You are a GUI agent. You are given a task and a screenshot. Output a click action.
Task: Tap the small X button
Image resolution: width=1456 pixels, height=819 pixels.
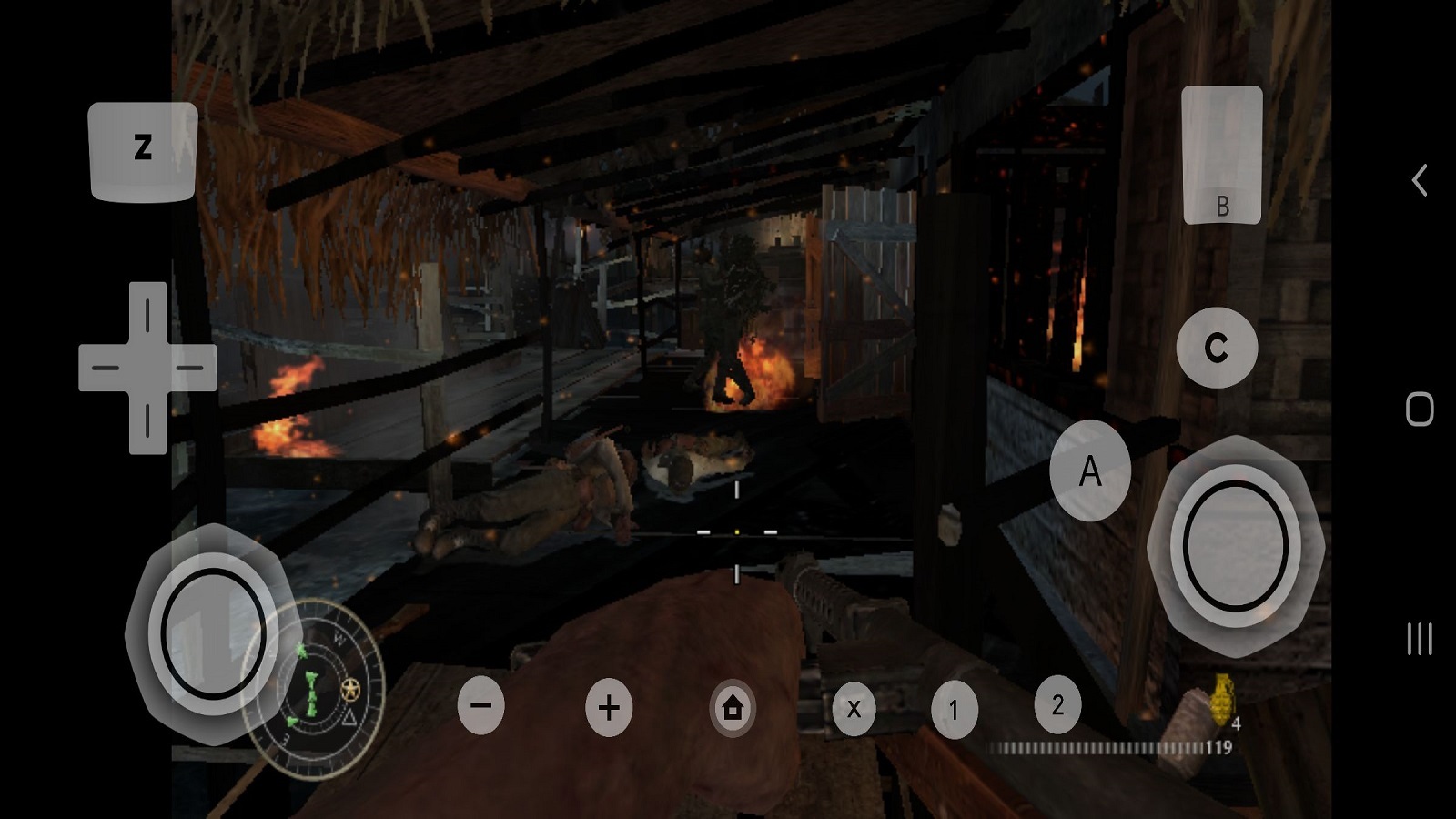[x=854, y=709]
